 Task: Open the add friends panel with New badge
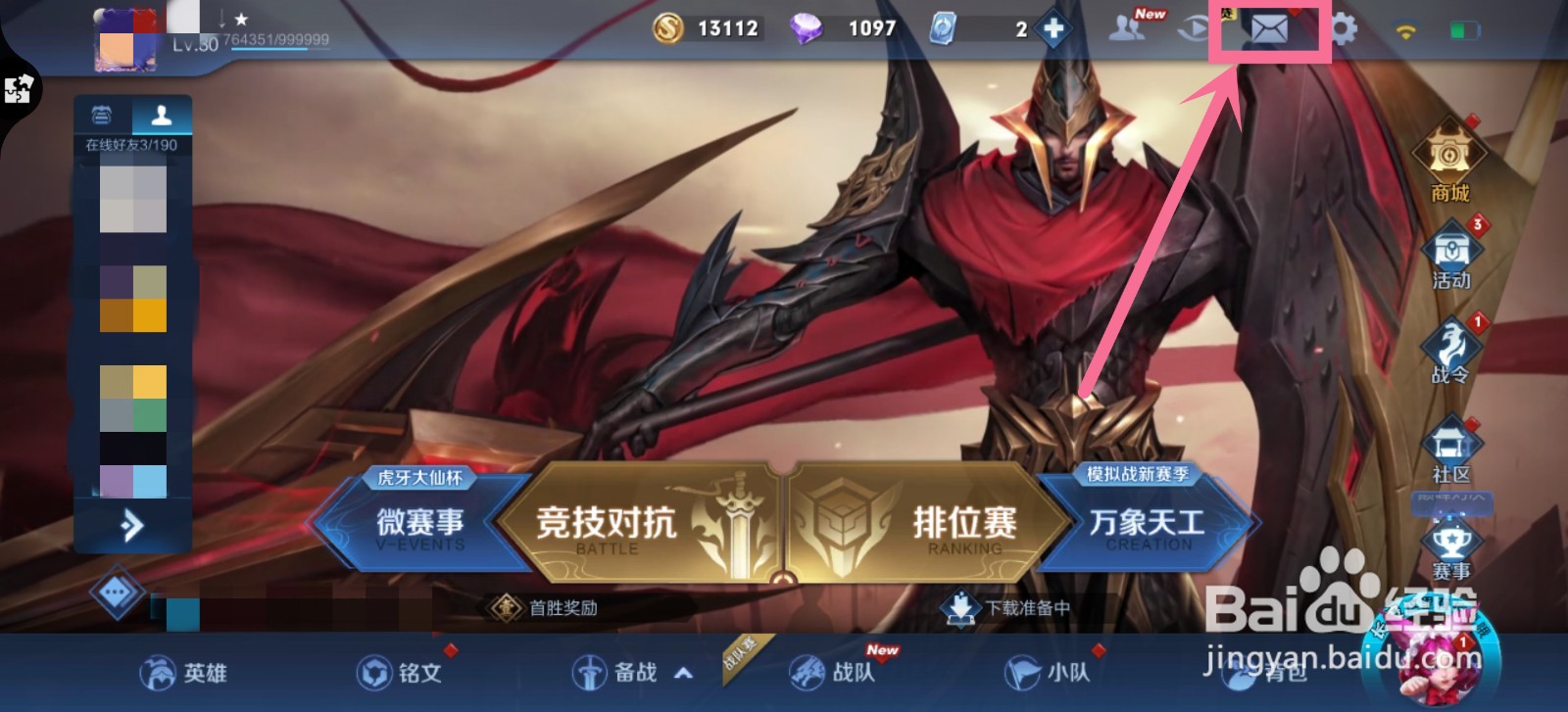click(x=1126, y=28)
